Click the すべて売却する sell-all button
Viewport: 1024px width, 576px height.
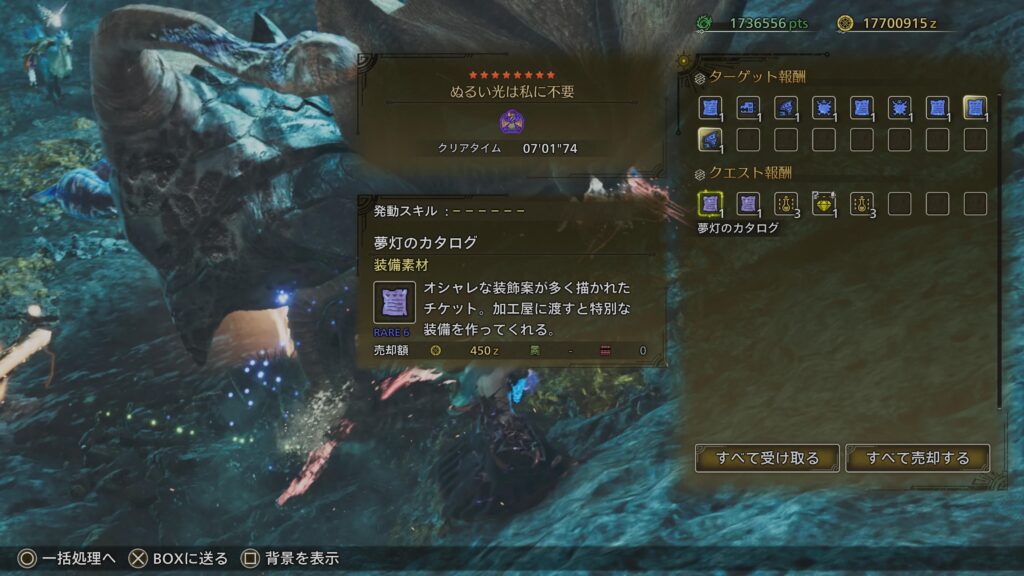(x=917, y=458)
